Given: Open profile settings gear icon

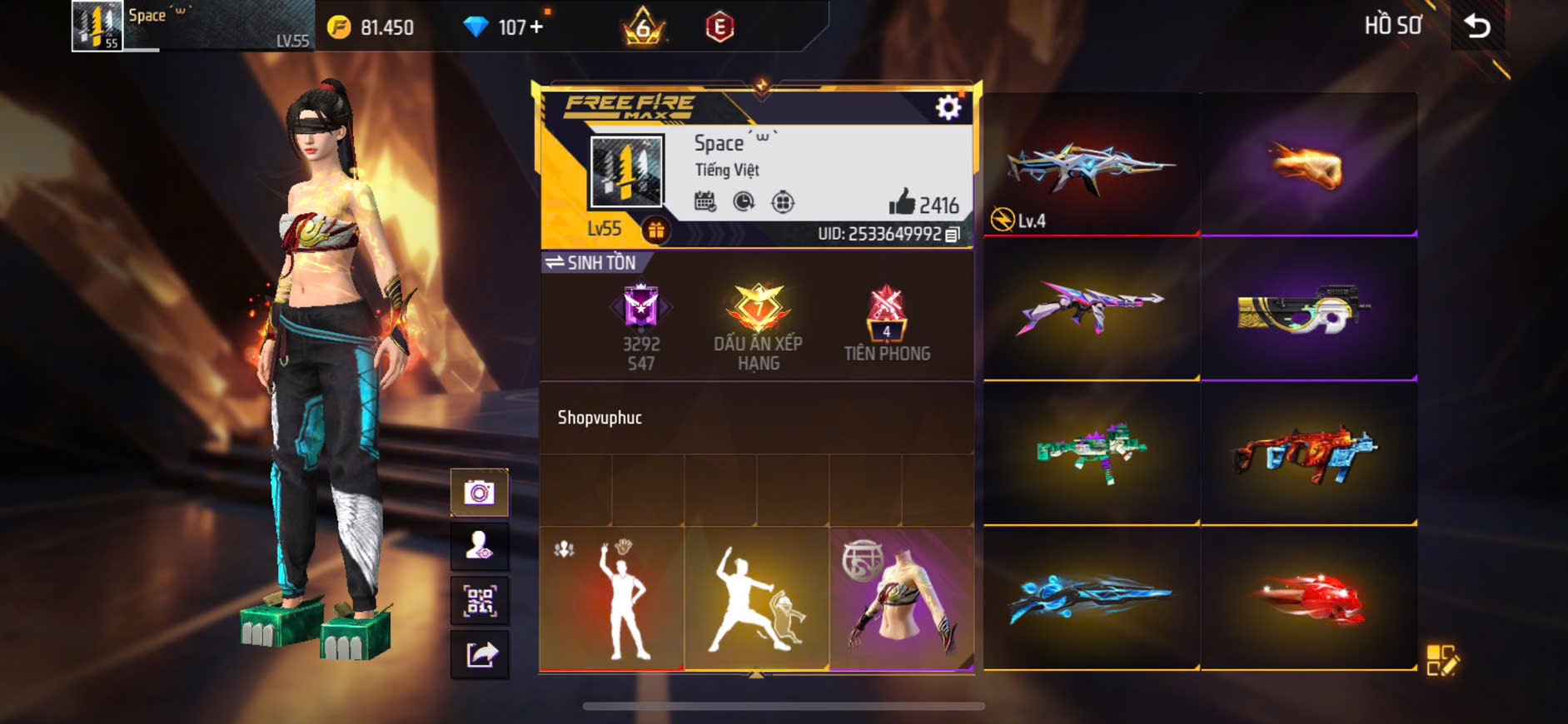Looking at the screenshot, I should click(948, 107).
